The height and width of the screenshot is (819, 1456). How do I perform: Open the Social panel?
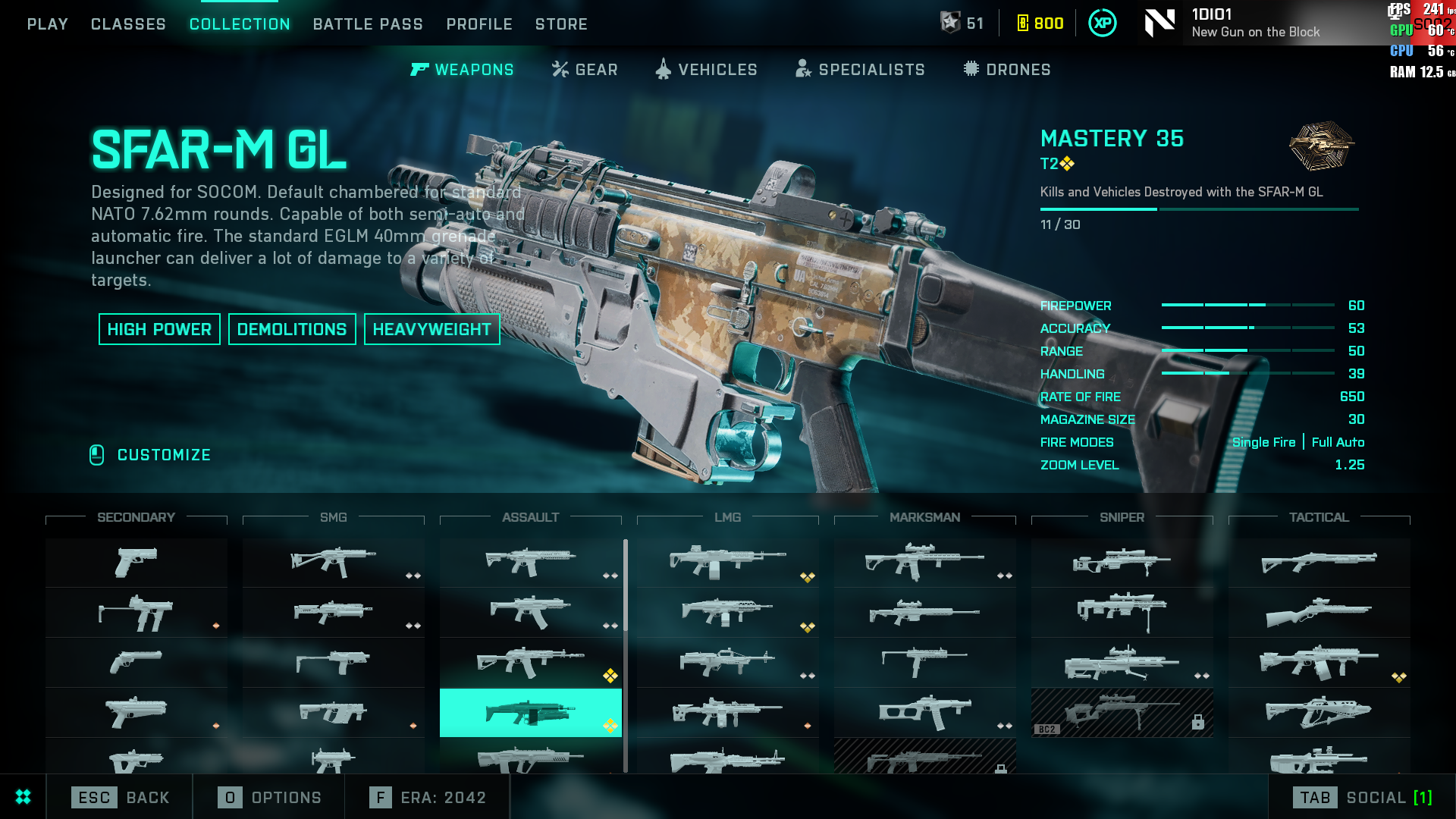click(x=1362, y=797)
